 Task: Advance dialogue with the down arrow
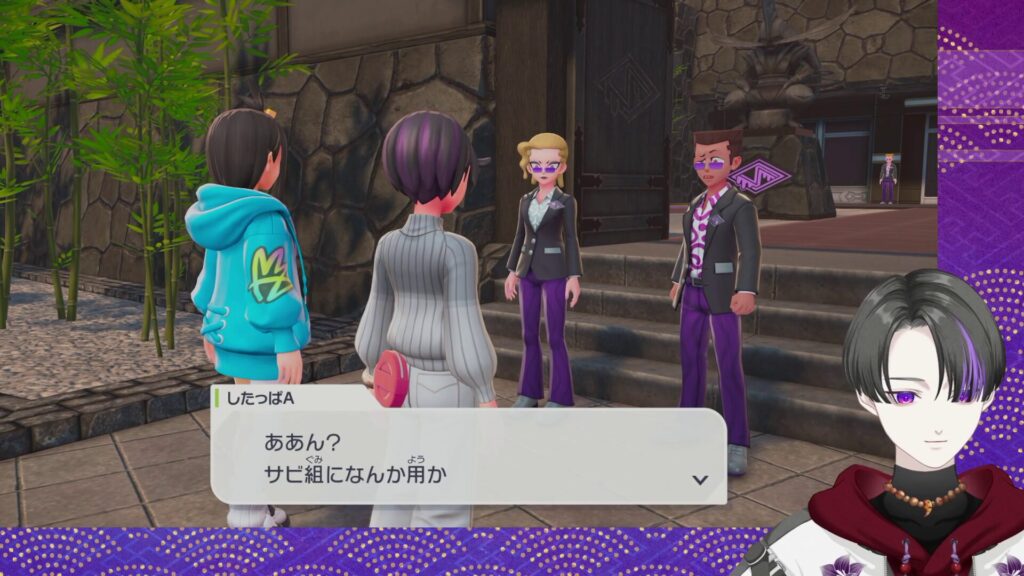coord(700,479)
